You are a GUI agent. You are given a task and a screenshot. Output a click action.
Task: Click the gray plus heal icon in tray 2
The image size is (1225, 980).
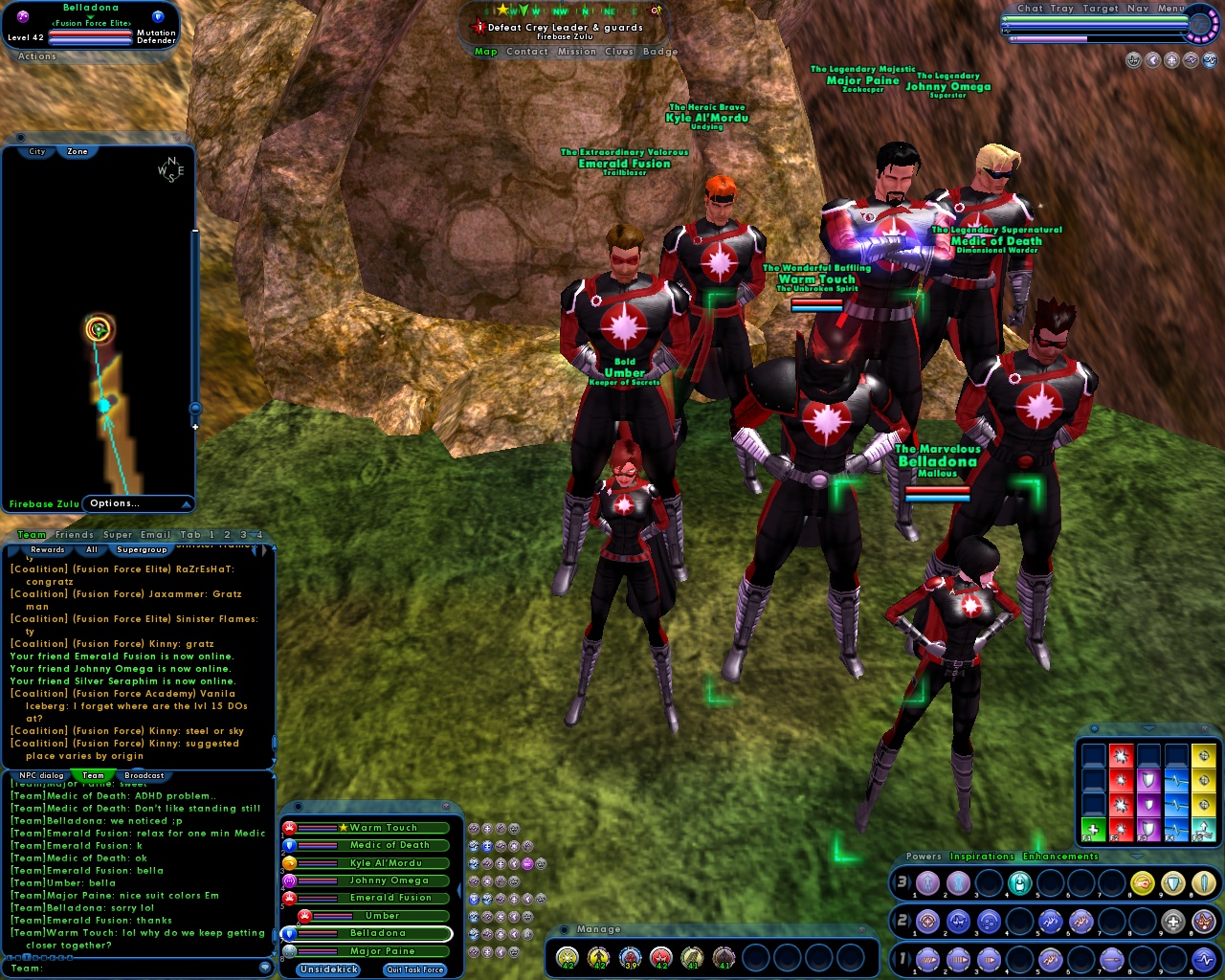[1172, 921]
